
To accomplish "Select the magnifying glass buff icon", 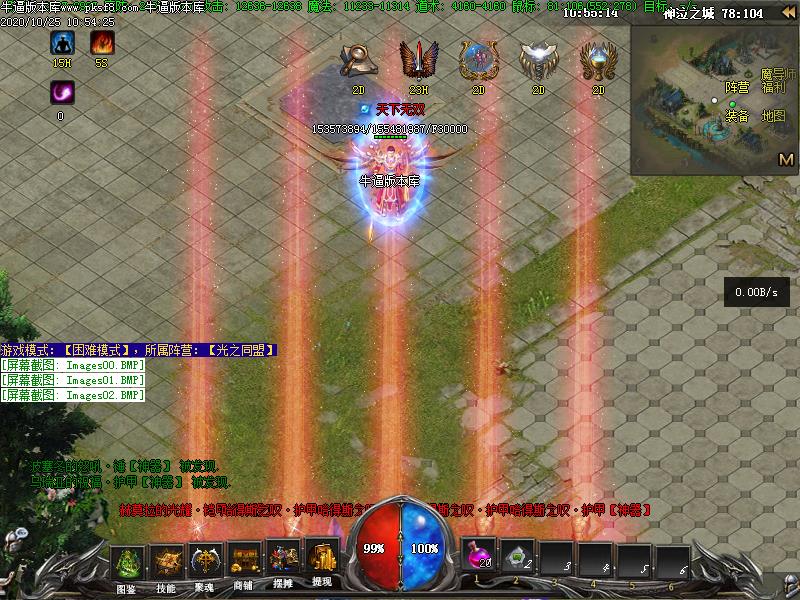I will (358, 61).
